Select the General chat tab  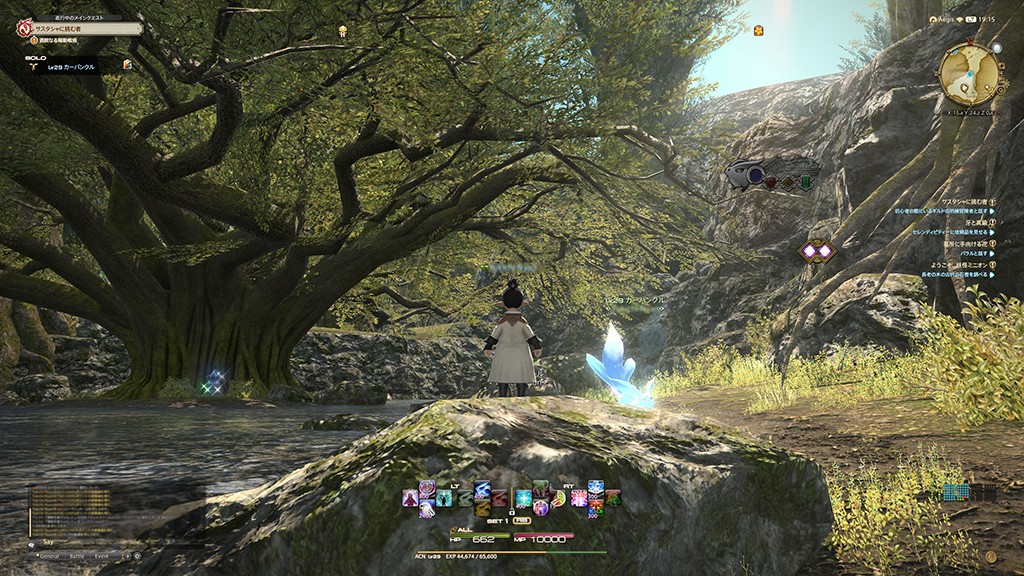tap(49, 556)
